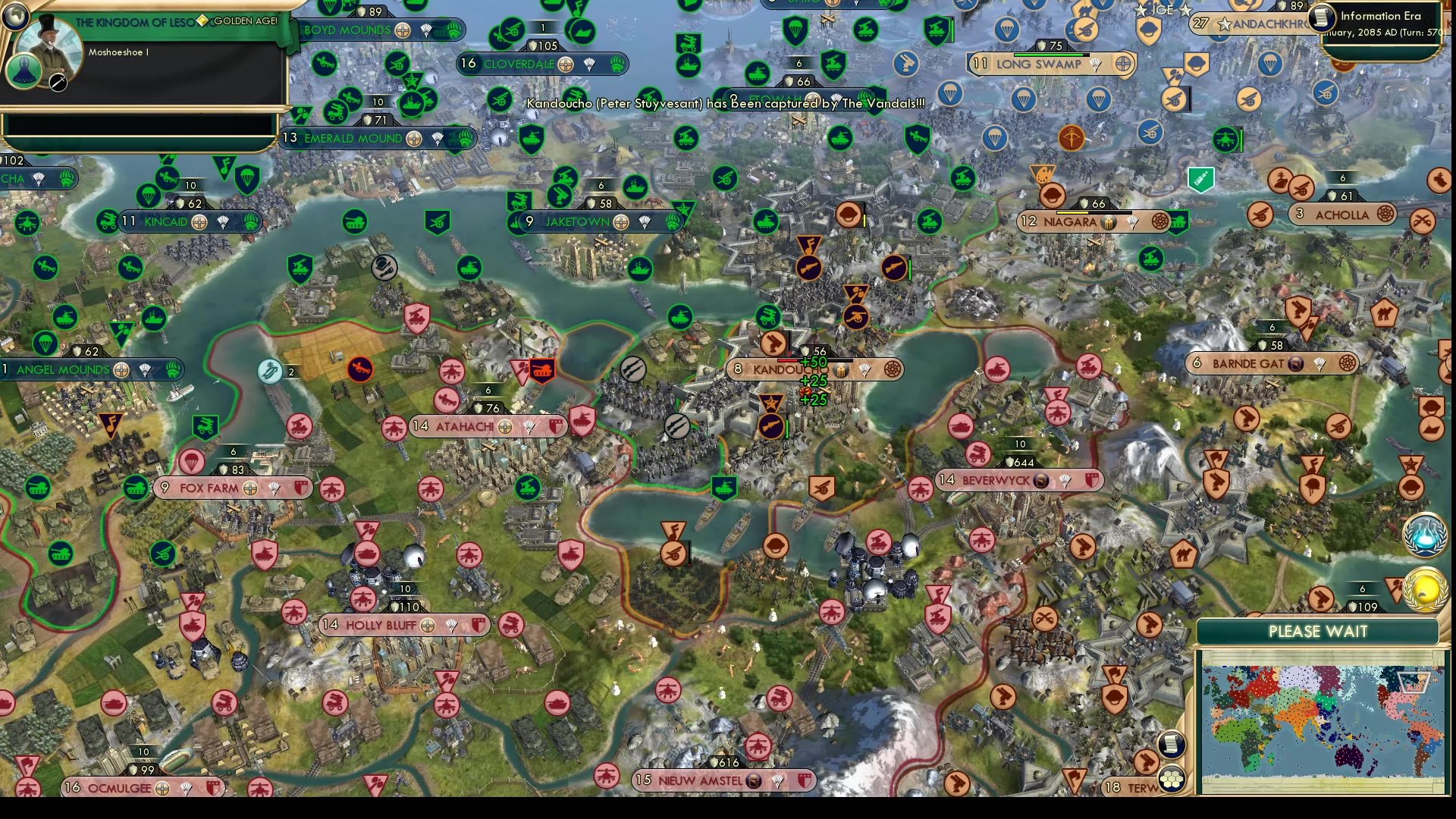The image size is (1456, 819).
Task: Open the globe diplomacy icon at top-left
Action: click(15, 15)
